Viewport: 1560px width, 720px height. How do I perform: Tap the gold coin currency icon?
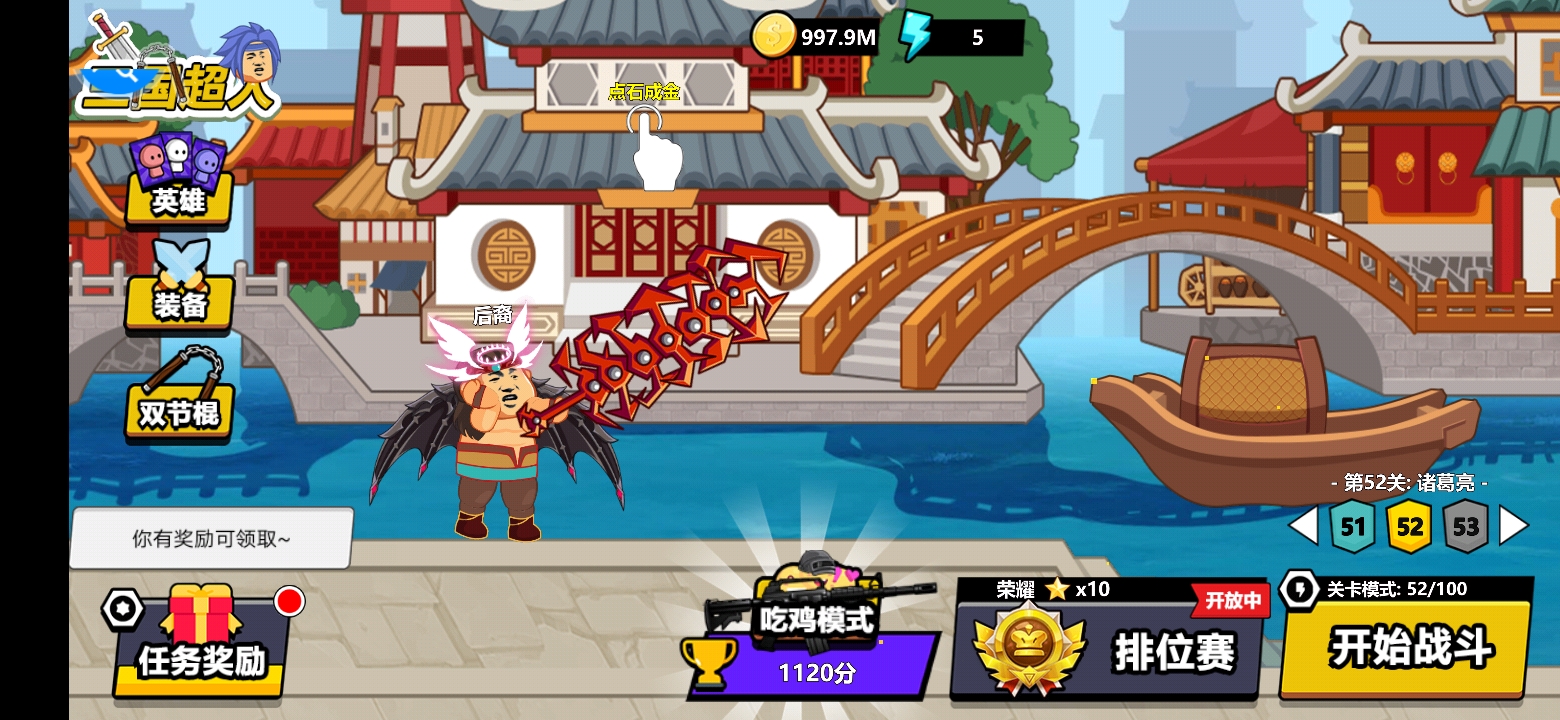tap(773, 38)
